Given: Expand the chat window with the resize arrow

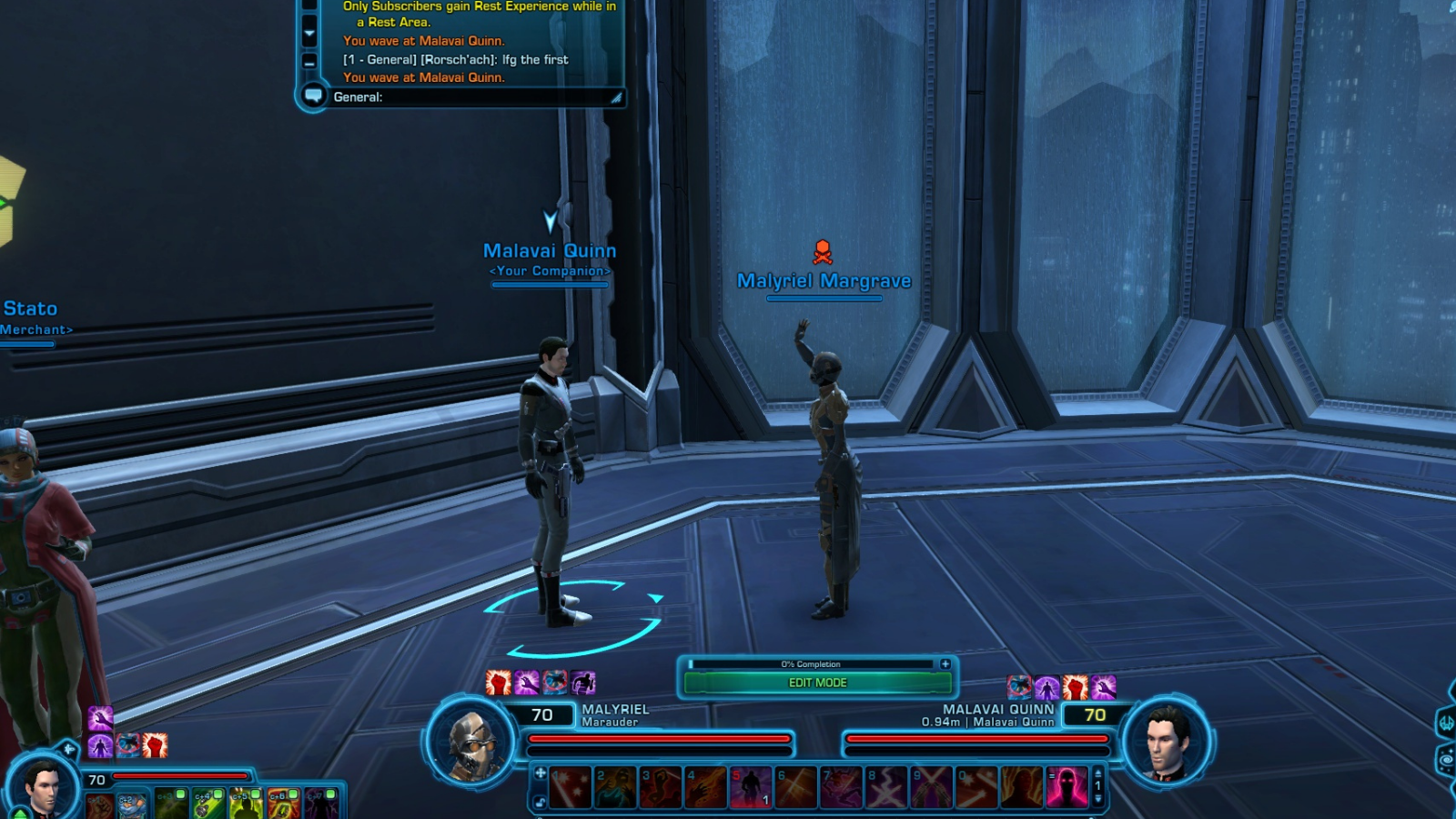Looking at the screenshot, I should point(615,97).
